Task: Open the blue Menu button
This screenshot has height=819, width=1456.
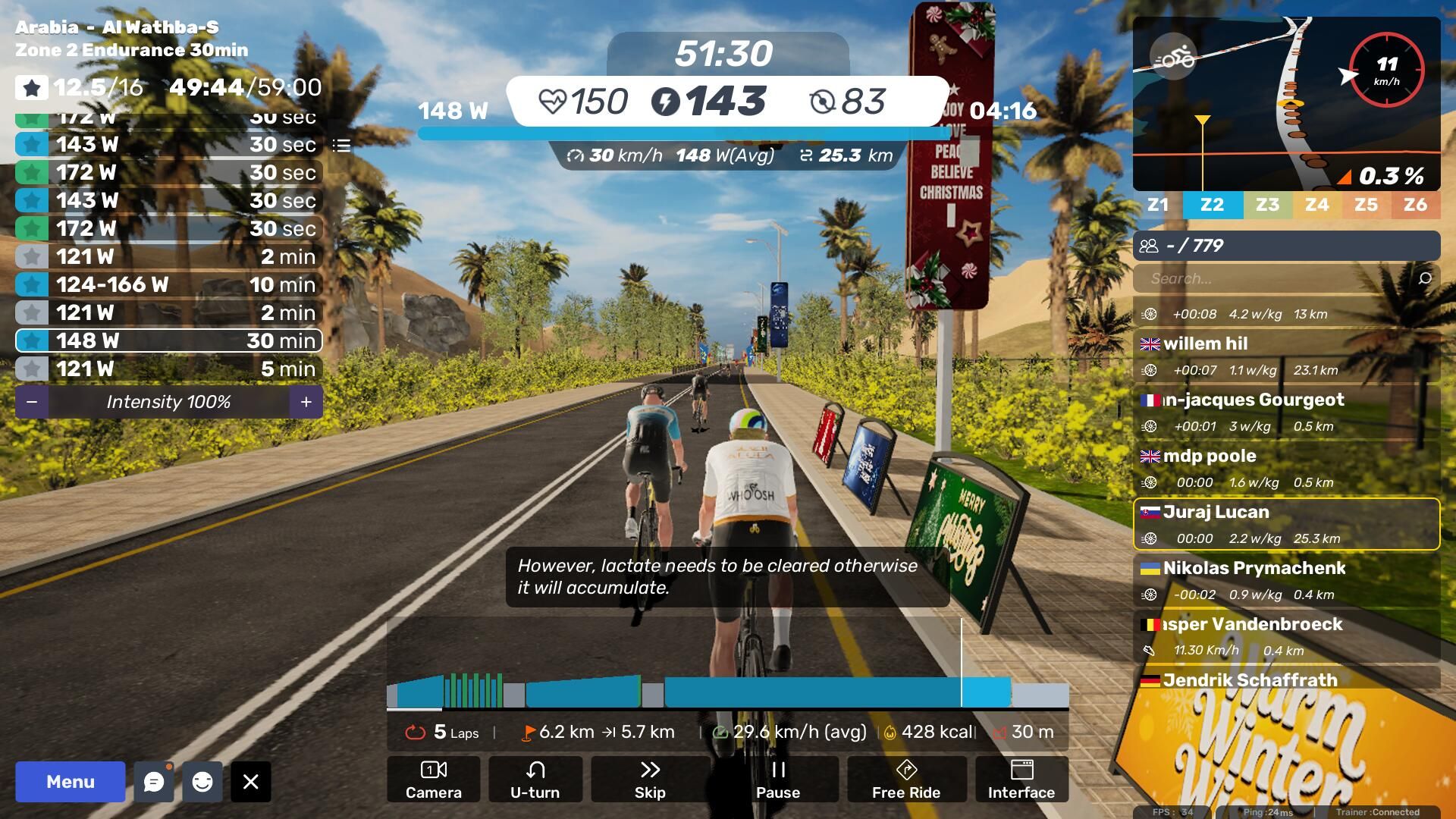Action: (71, 782)
